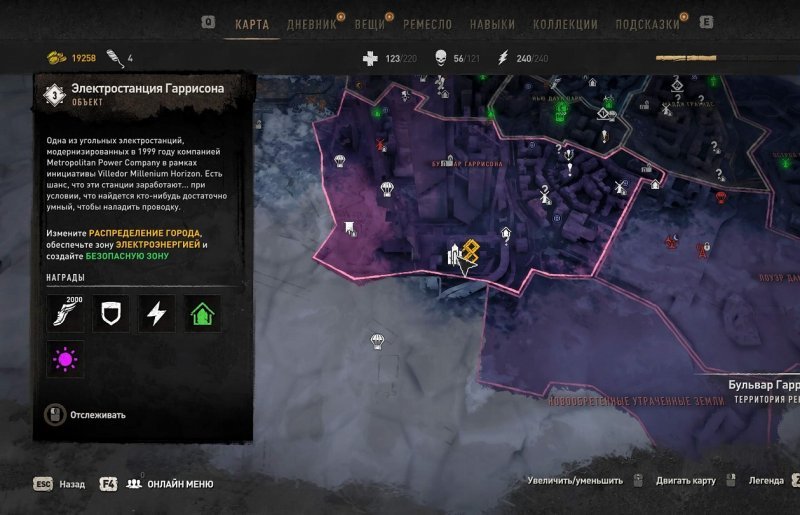Click the pink sun reward icon

[66, 358]
